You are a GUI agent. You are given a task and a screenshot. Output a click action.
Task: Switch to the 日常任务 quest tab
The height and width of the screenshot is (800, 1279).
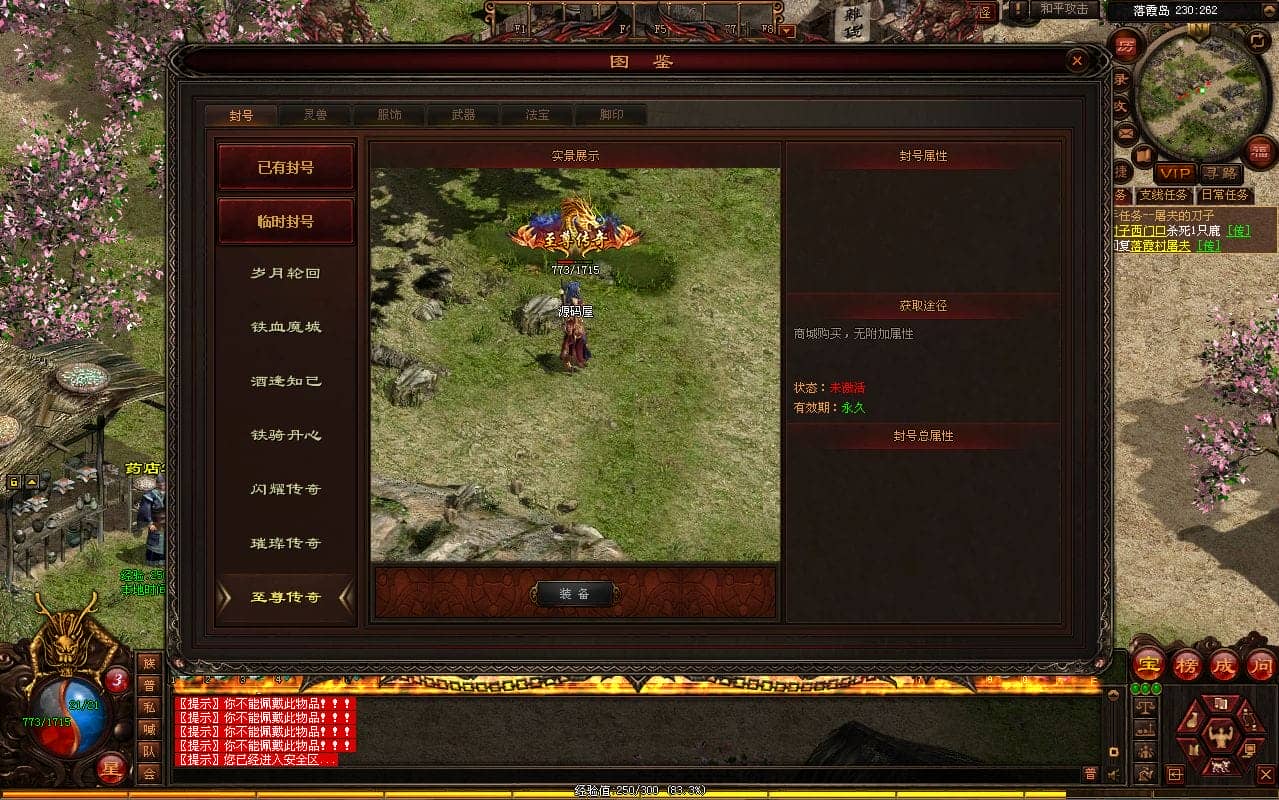click(1224, 195)
